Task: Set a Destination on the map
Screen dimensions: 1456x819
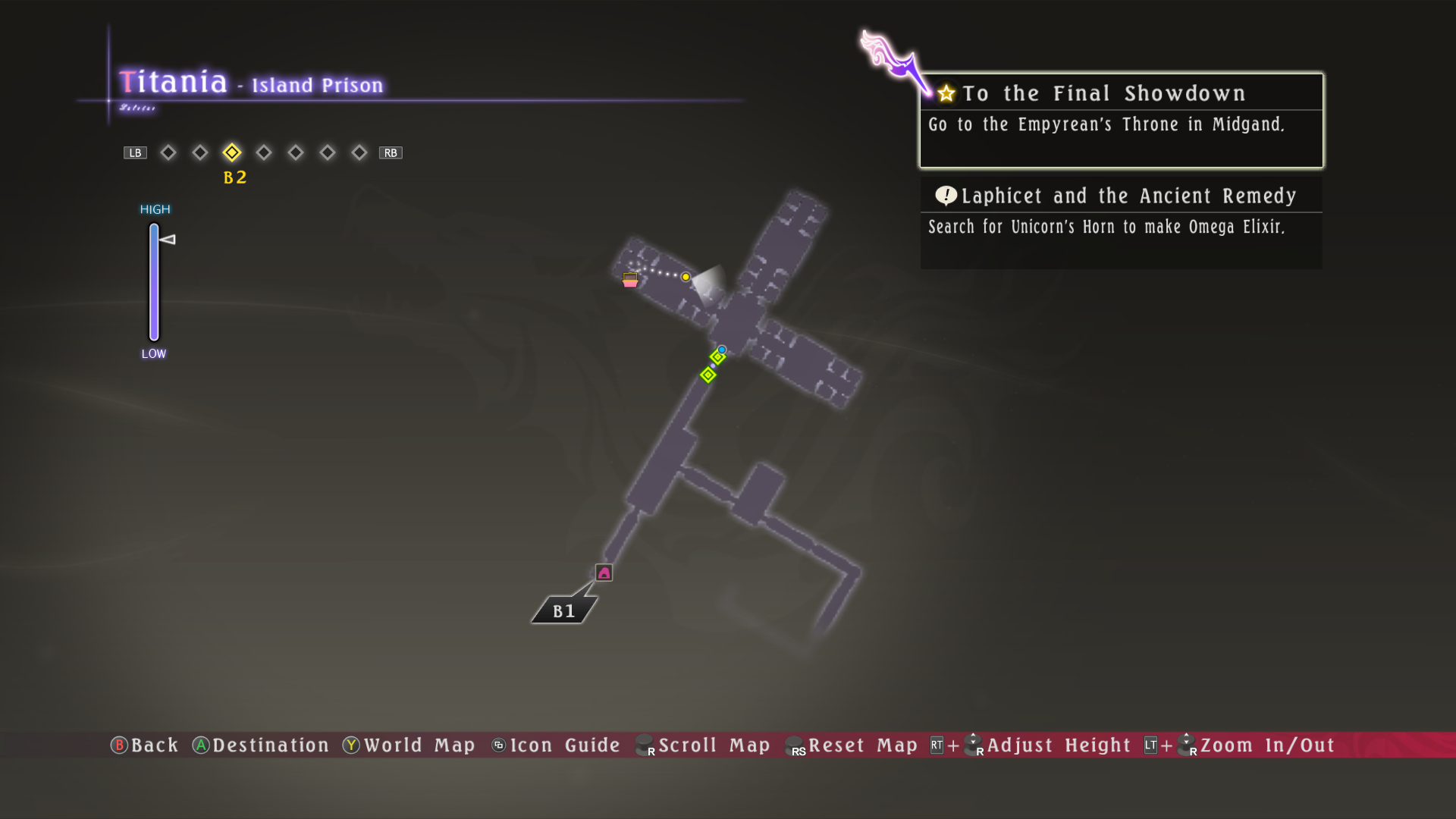Action: pyautogui.click(x=261, y=745)
